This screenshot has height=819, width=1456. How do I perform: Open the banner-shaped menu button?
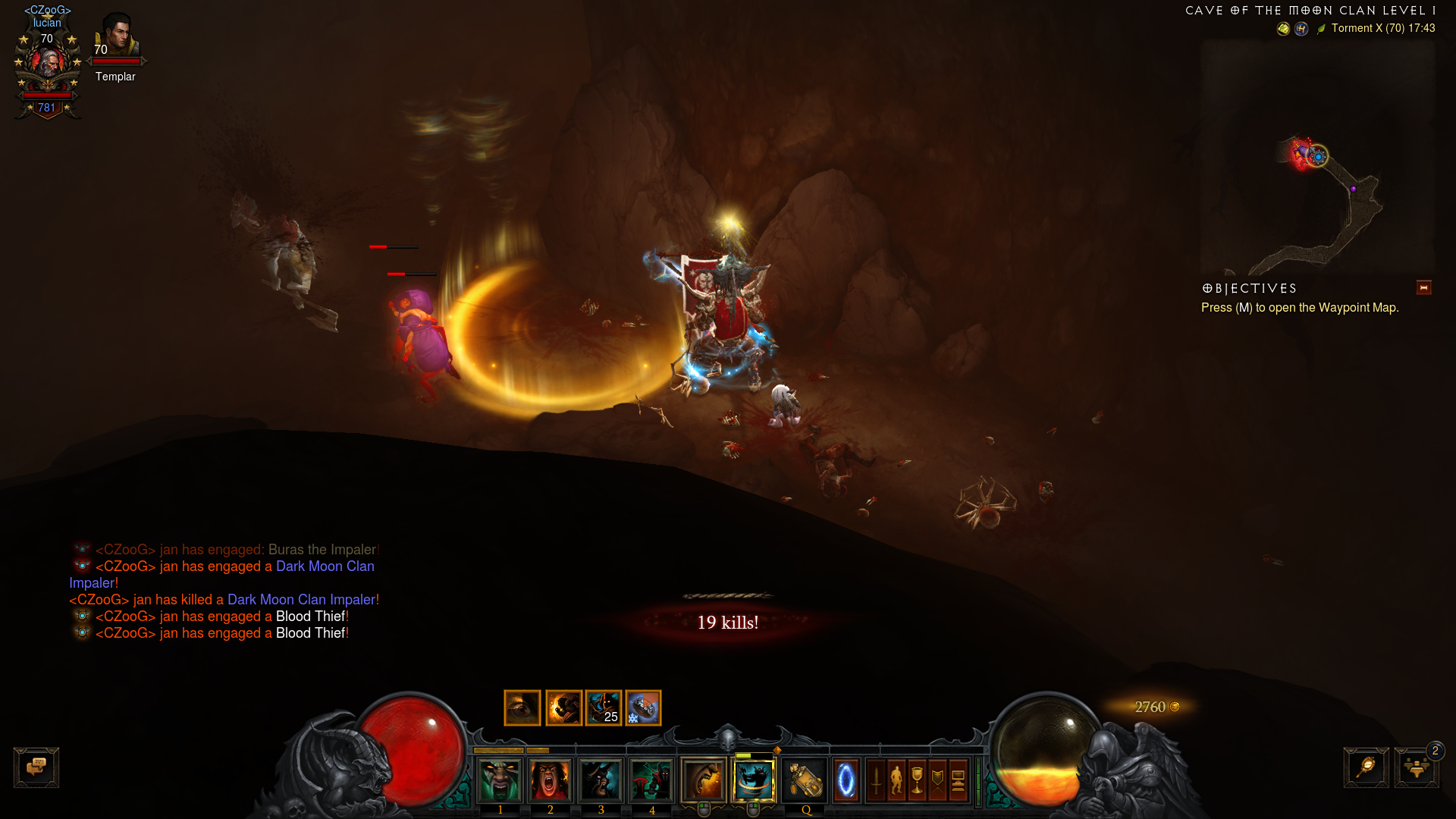pos(937,780)
